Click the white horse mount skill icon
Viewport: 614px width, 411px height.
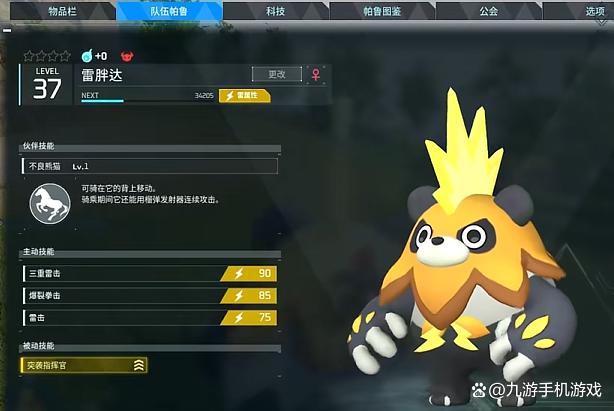point(49,203)
